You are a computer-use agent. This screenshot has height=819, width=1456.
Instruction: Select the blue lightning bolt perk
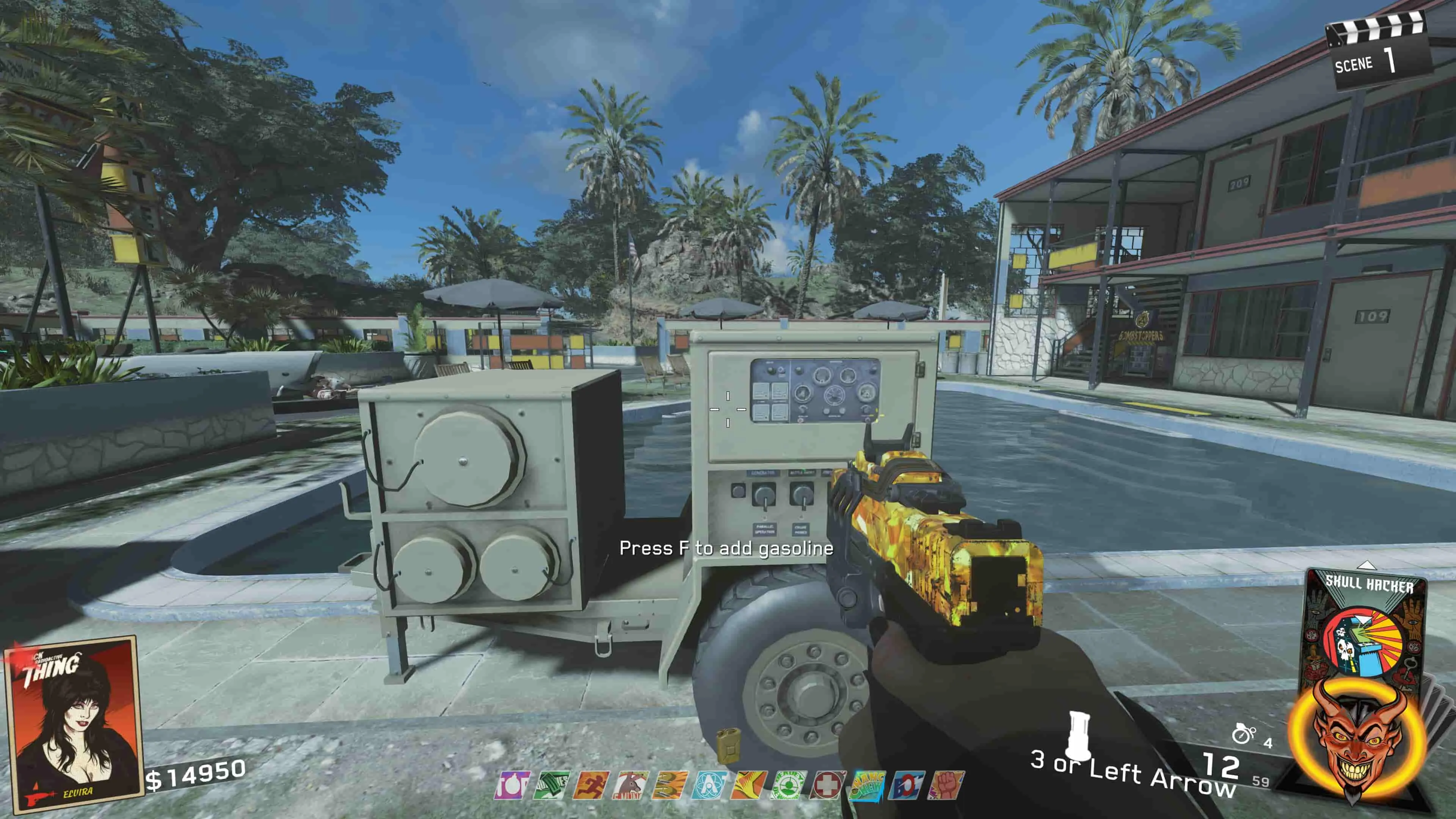point(907,785)
